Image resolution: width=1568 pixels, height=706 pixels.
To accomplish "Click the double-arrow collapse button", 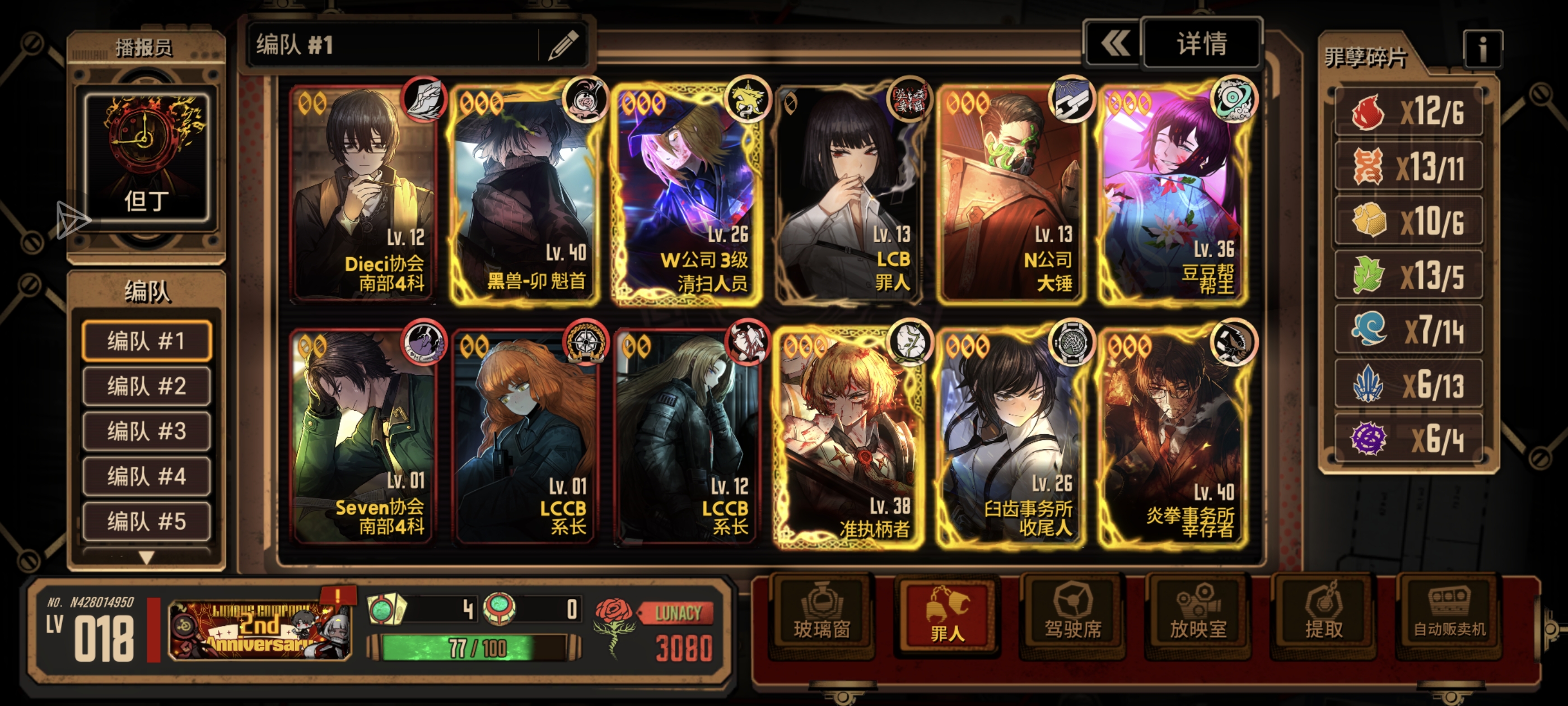I will pos(1113,44).
